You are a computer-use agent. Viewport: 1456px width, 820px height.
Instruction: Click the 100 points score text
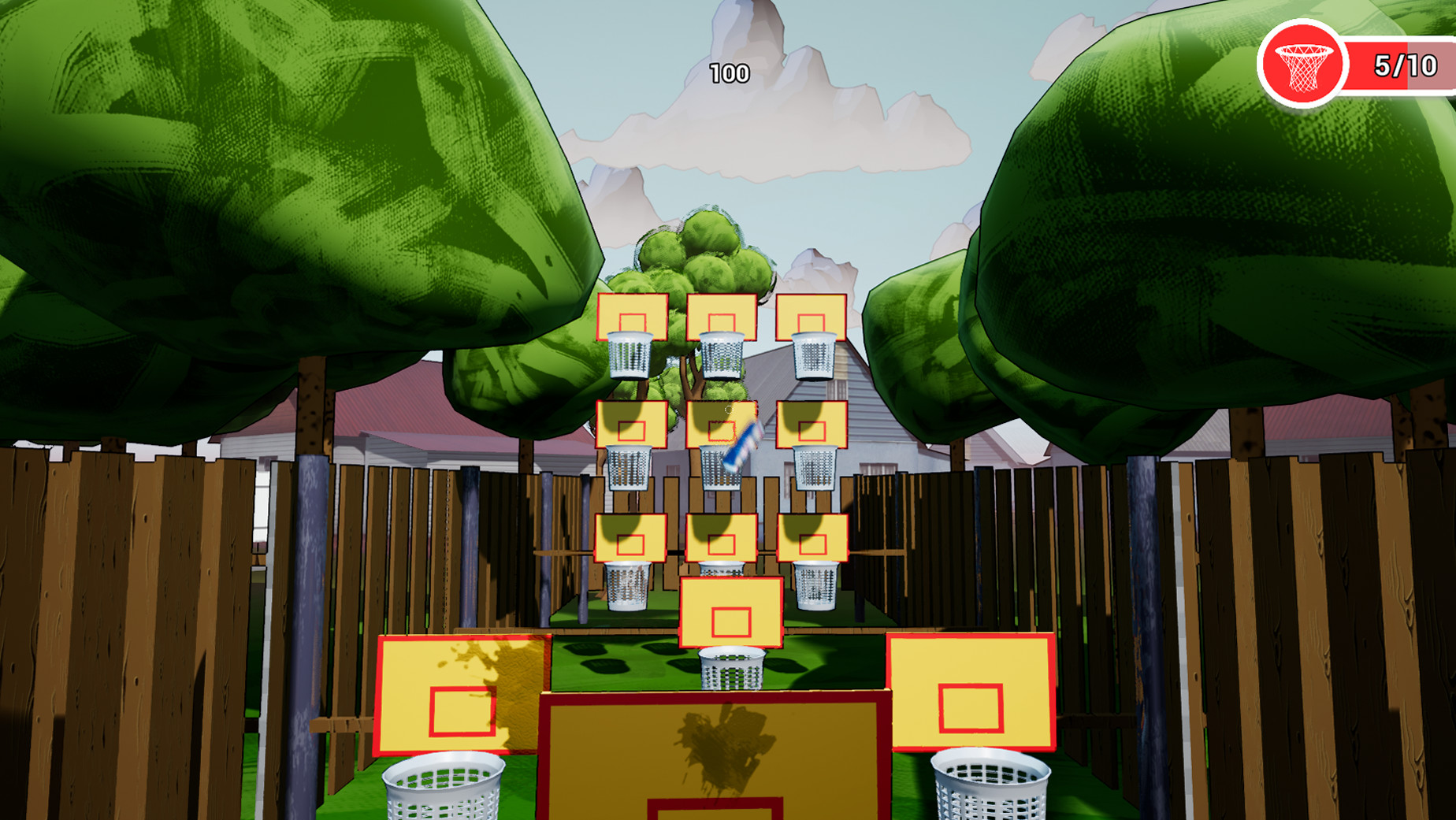click(x=729, y=75)
